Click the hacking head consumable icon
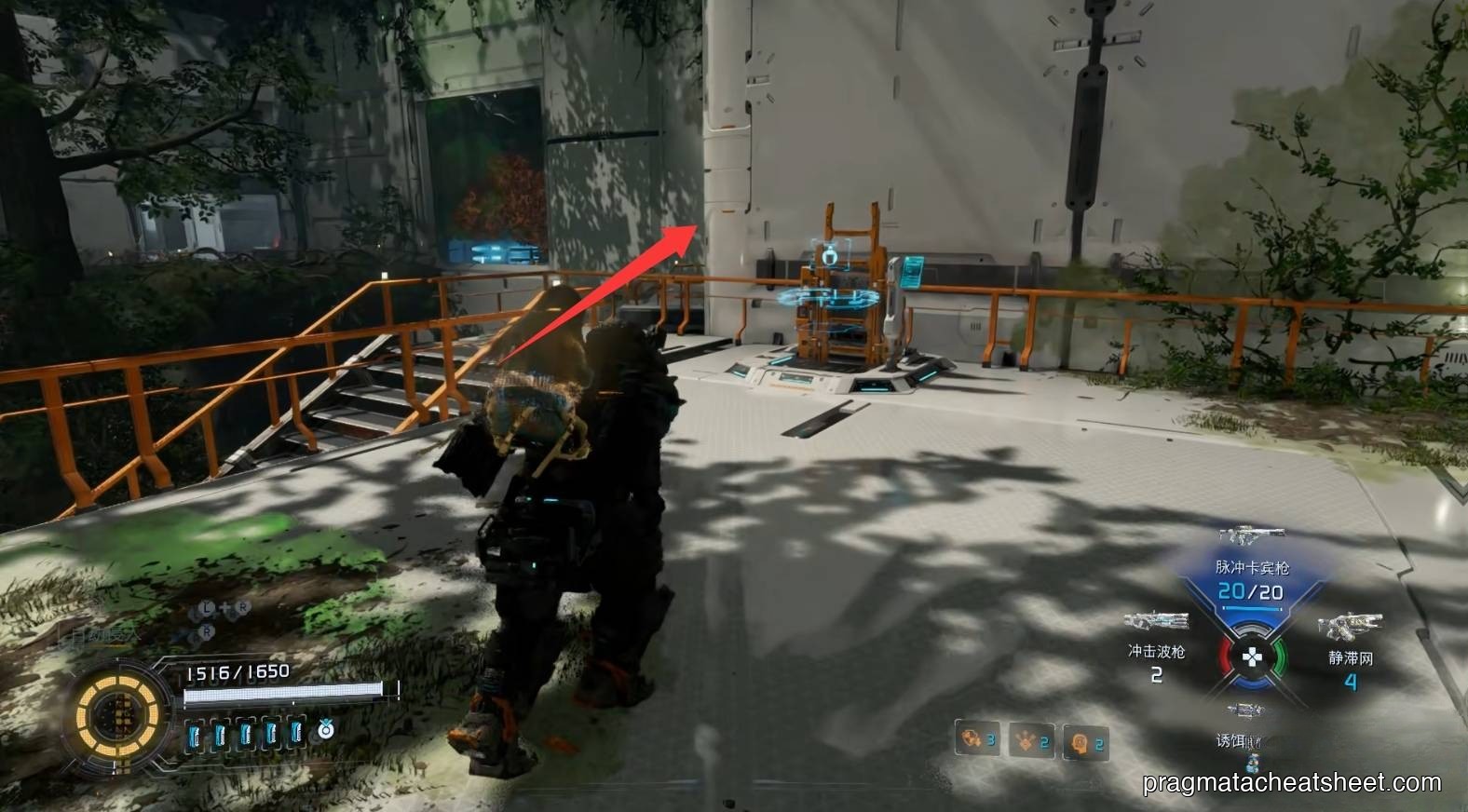1468x812 pixels. 1084,742
